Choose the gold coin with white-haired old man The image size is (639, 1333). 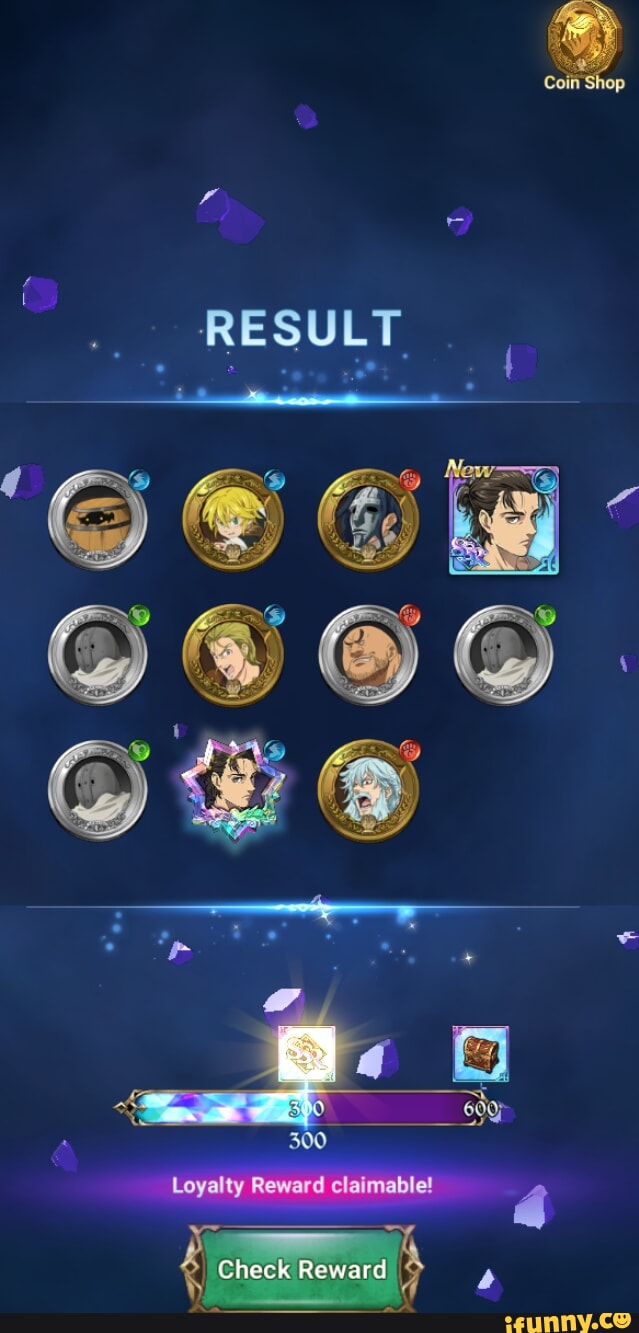pyautogui.click(x=368, y=790)
